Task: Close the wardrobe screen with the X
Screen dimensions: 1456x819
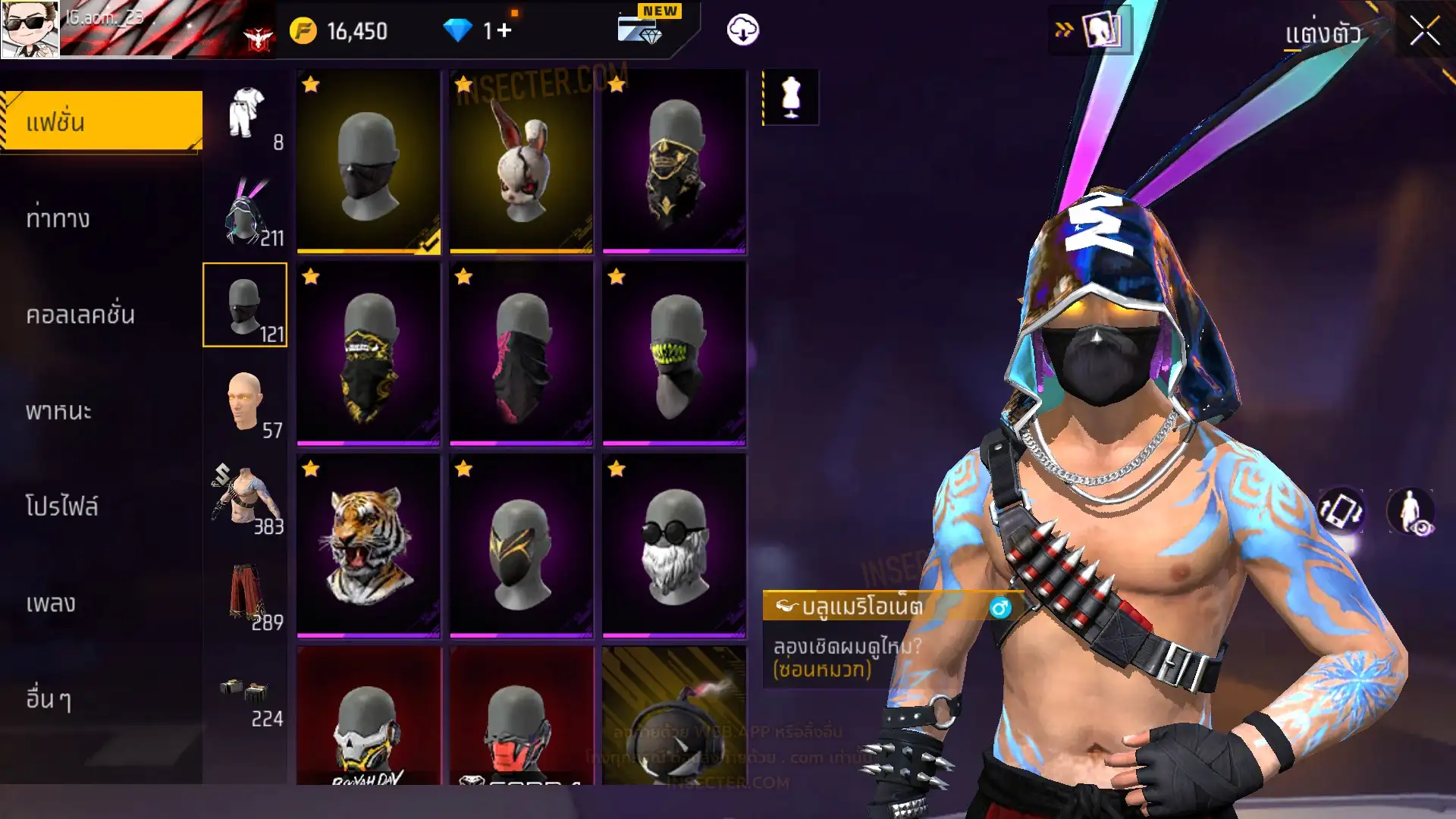Action: point(1424,32)
